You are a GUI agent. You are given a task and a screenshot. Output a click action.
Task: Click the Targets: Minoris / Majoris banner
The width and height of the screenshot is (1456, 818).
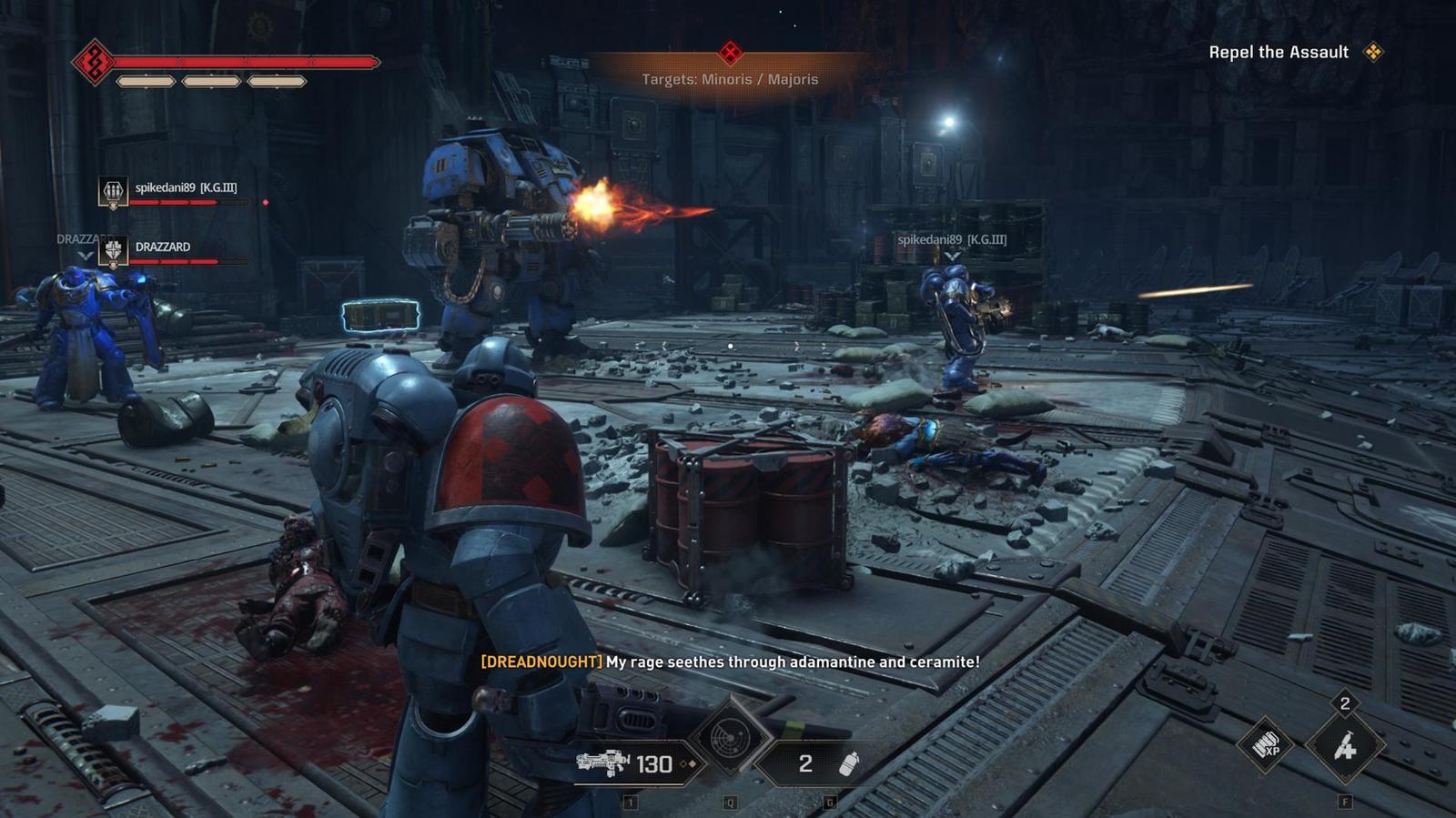click(730, 79)
